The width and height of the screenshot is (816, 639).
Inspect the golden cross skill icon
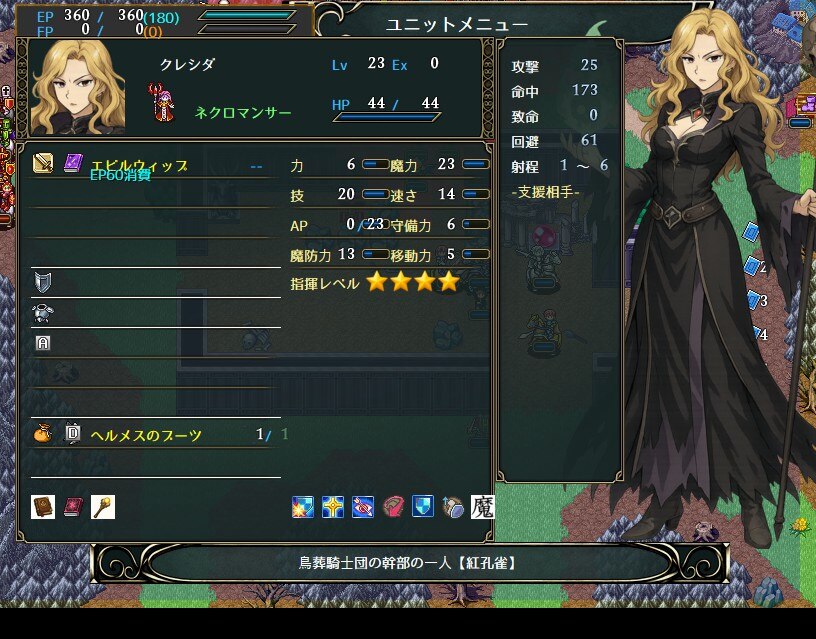coord(333,507)
